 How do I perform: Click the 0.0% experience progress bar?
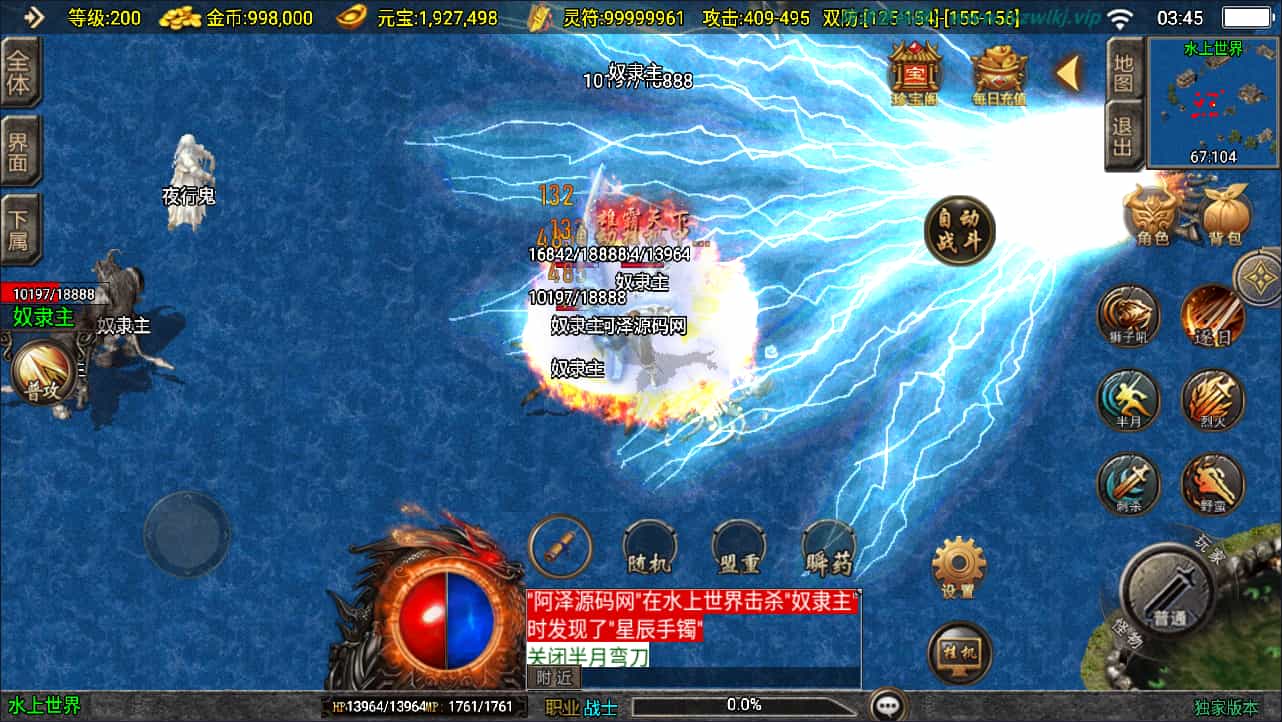click(745, 703)
